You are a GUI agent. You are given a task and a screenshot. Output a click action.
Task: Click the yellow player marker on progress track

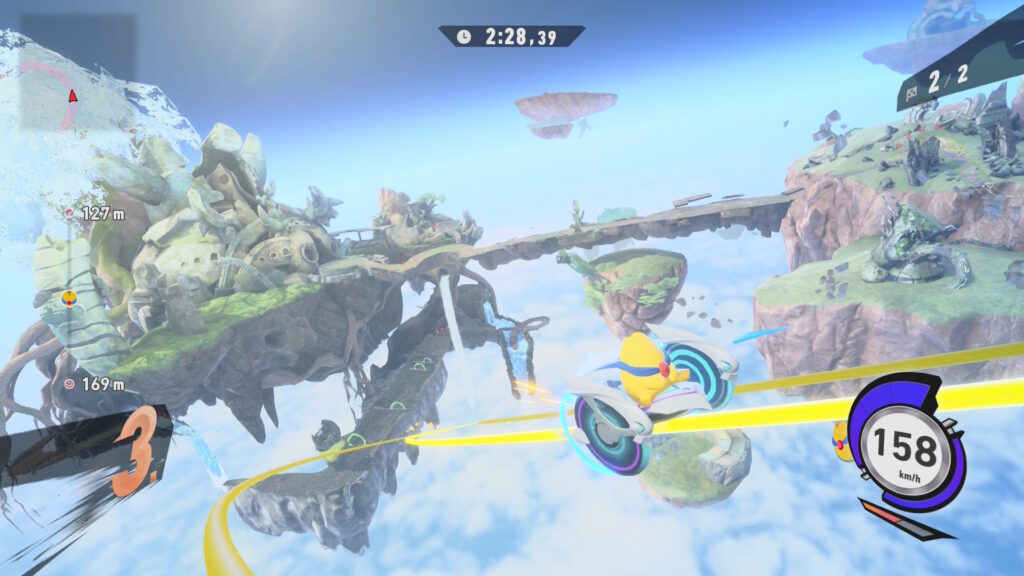pyautogui.click(x=69, y=297)
